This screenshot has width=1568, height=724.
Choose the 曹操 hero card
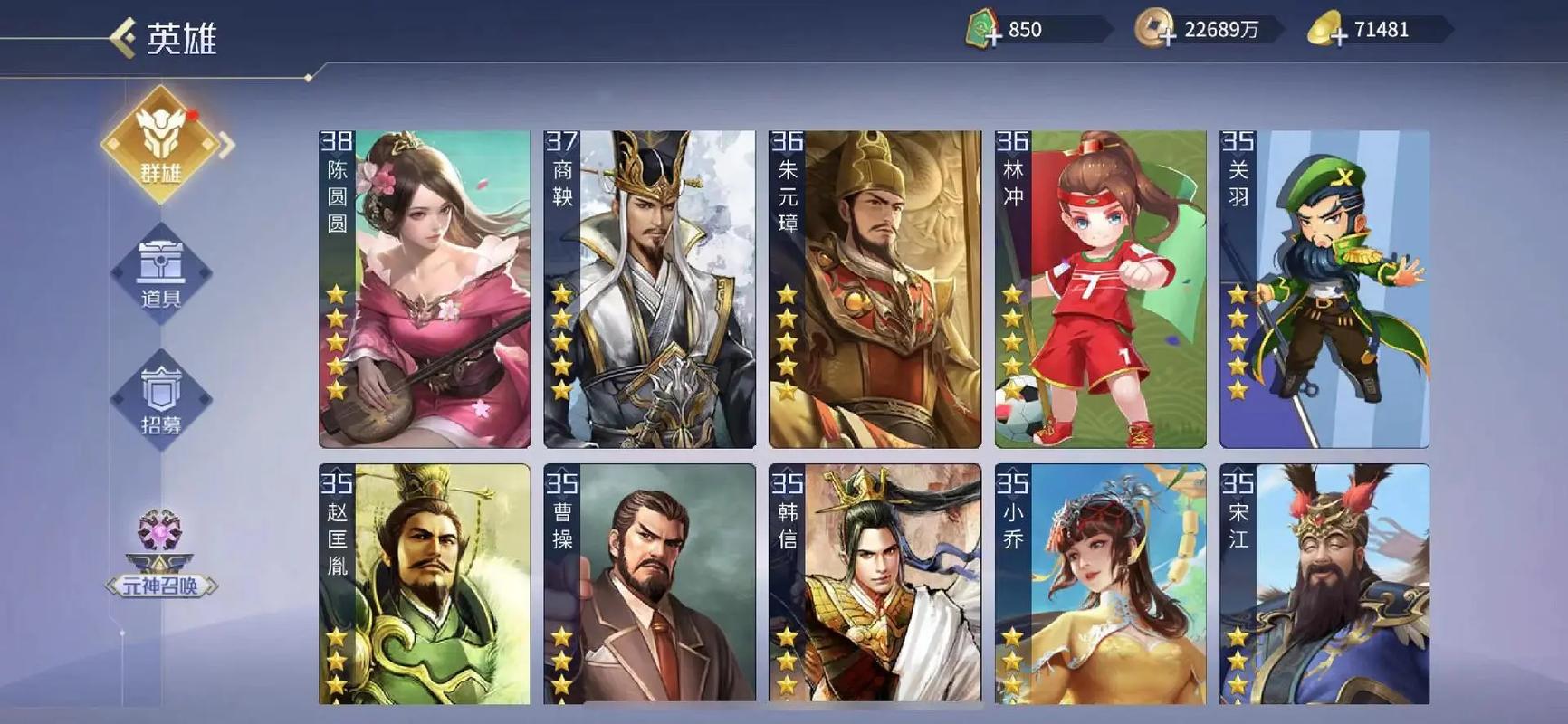[649, 584]
